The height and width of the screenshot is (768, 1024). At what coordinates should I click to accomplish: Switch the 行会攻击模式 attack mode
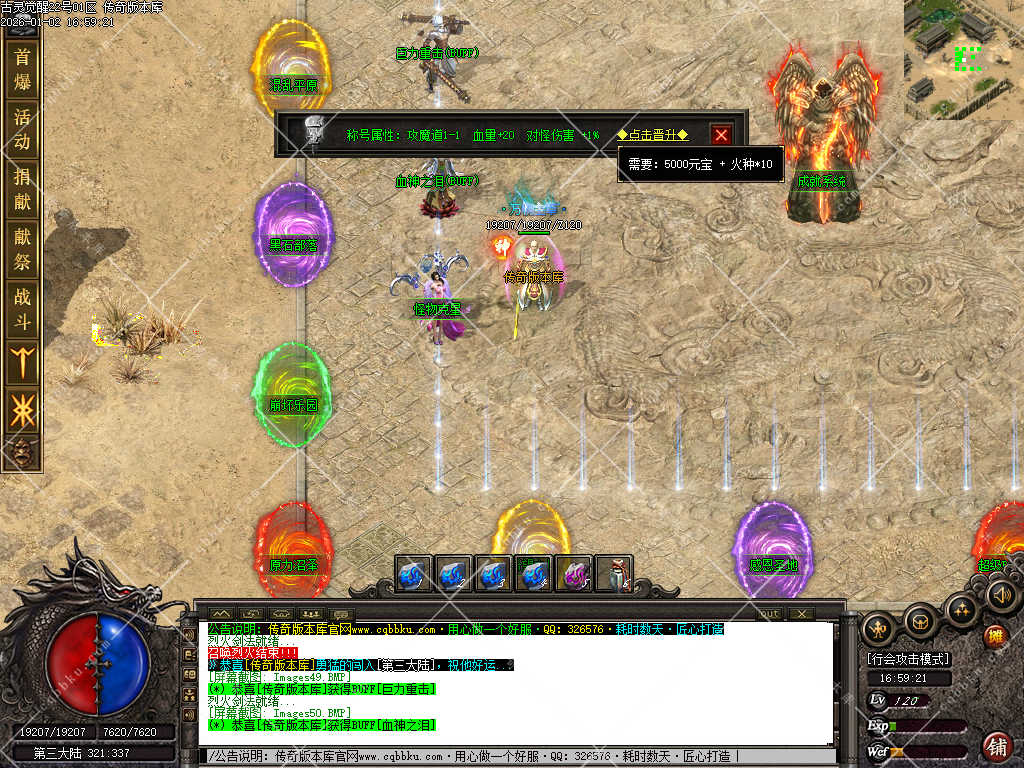pos(909,659)
